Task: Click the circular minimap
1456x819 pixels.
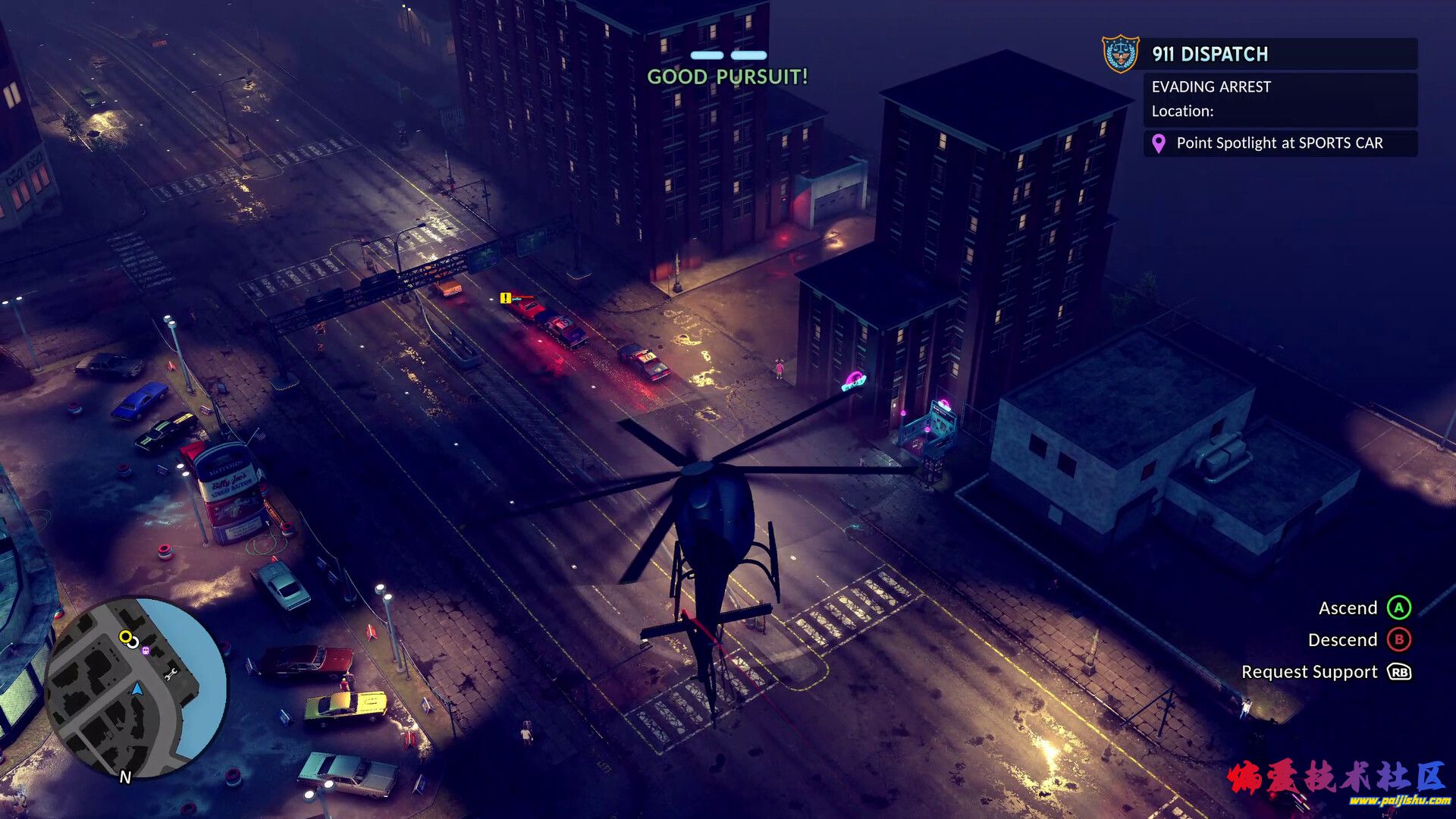Action: coord(136,687)
